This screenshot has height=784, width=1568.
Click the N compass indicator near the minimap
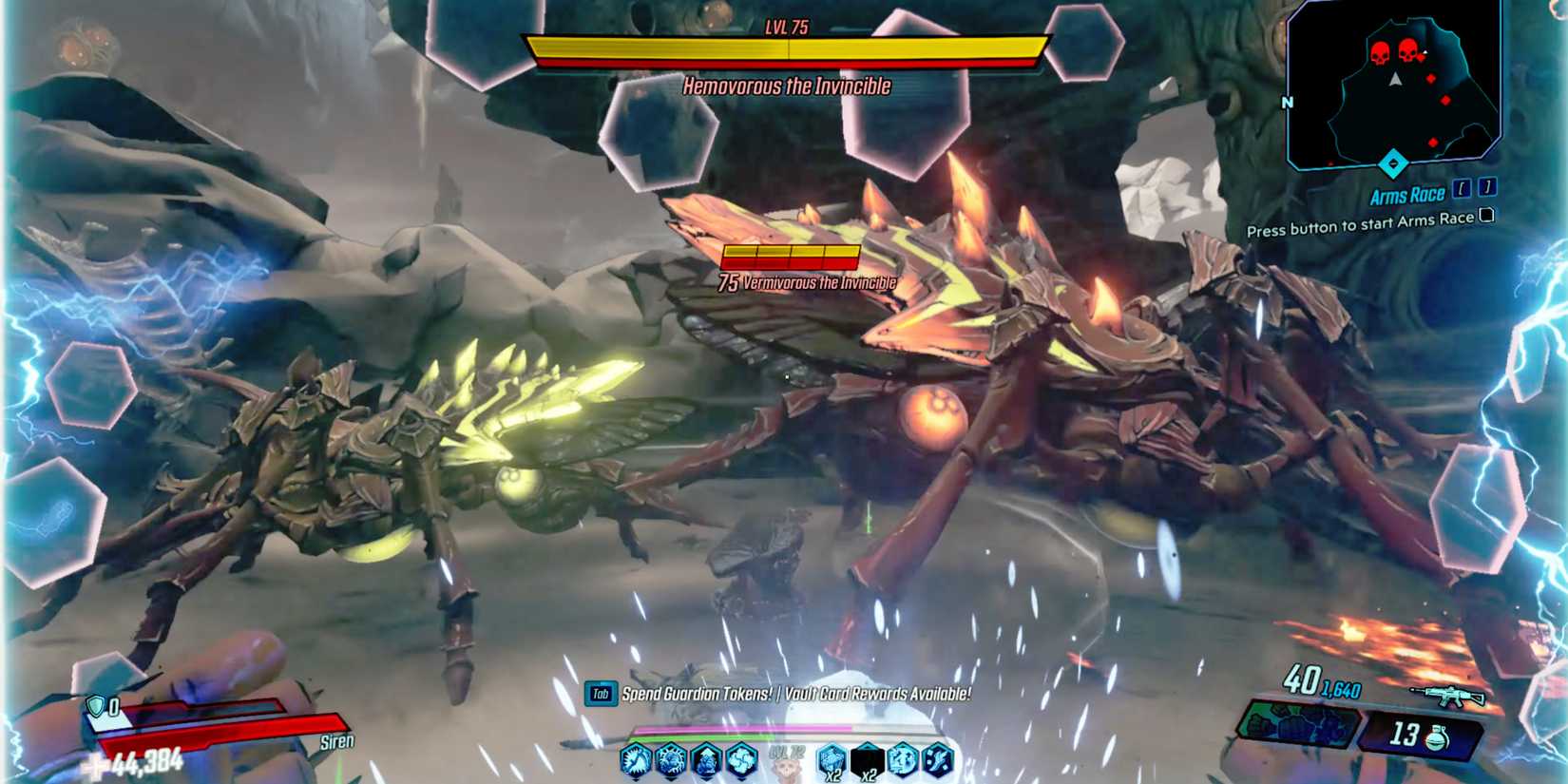[x=1290, y=101]
